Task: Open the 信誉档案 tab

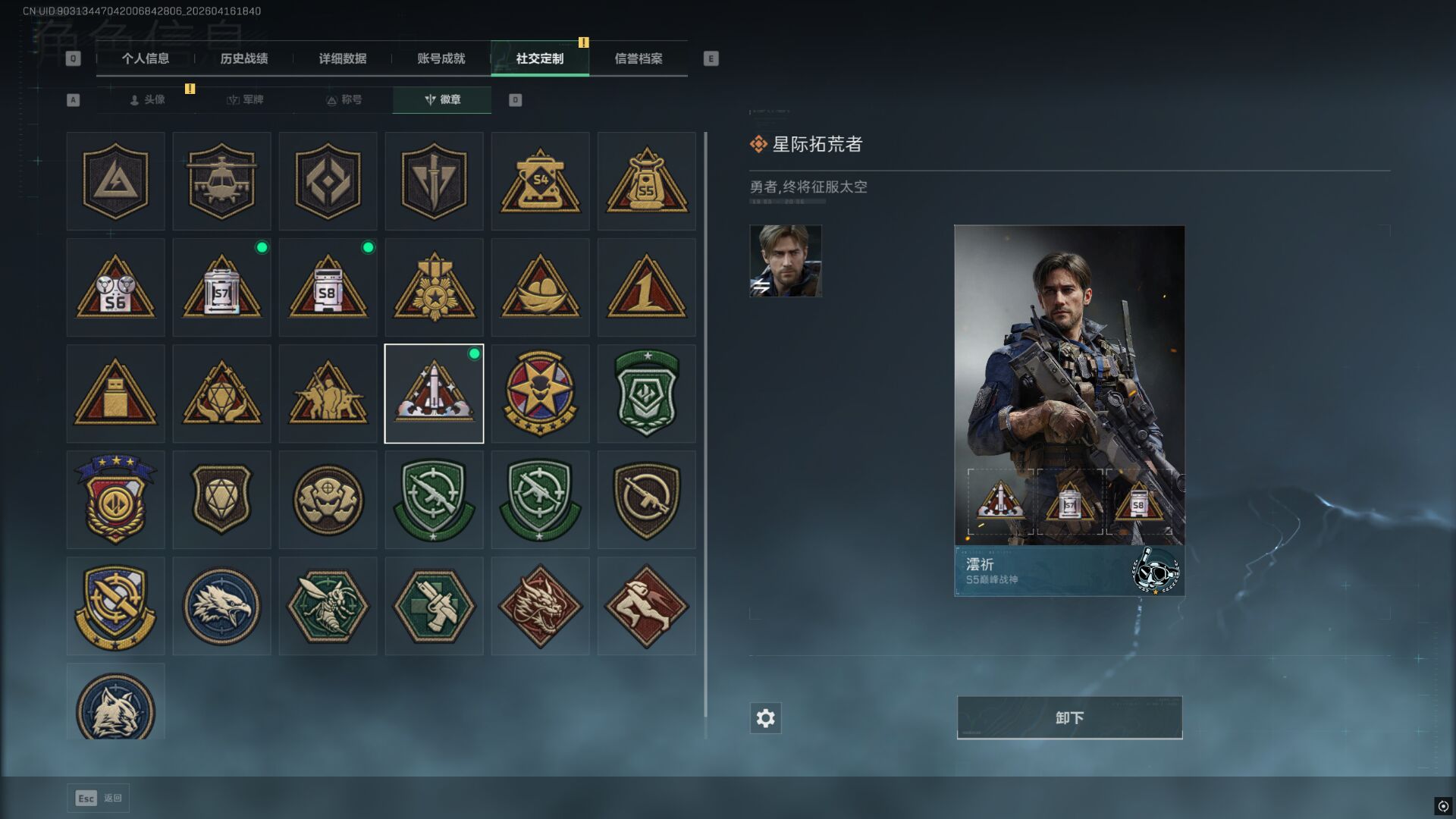Action: (639, 58)
